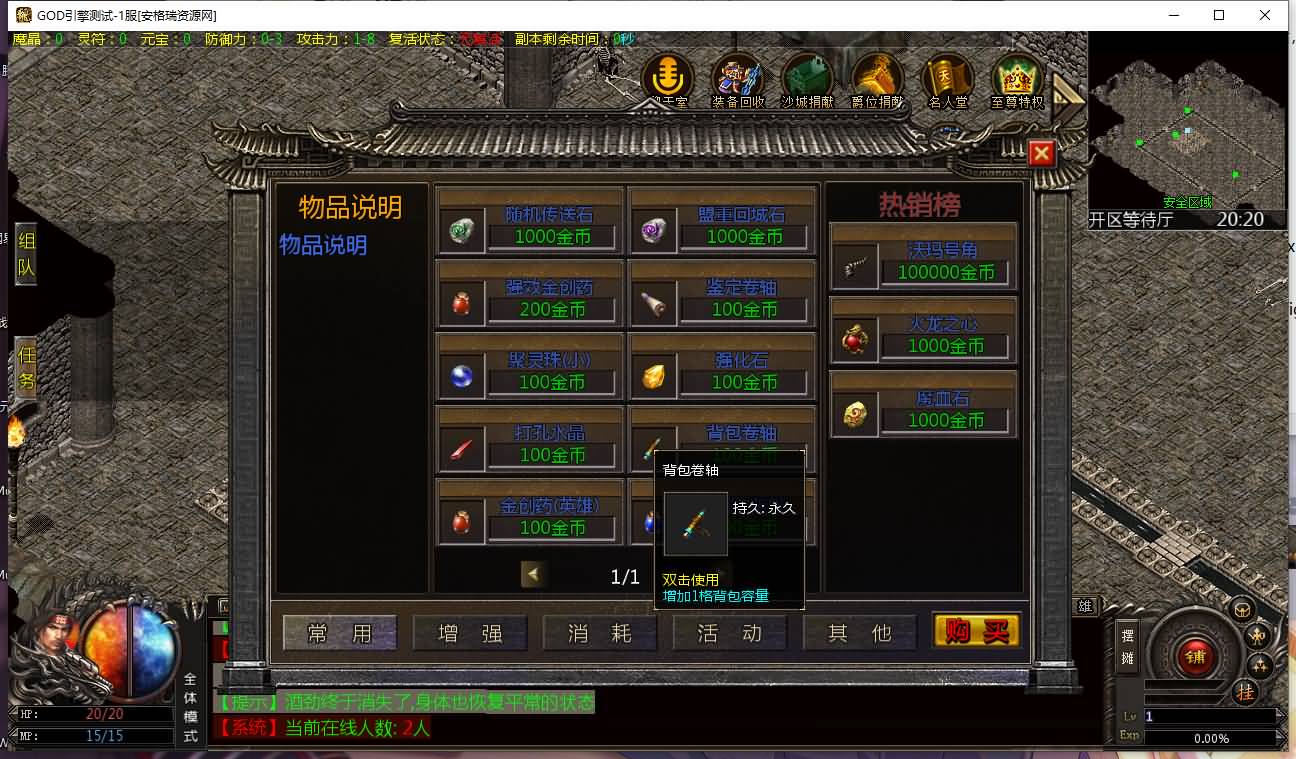Open the 装备回收 equipment recycle icon
This screenshot has height=759, width=1296.
[738, 80]
